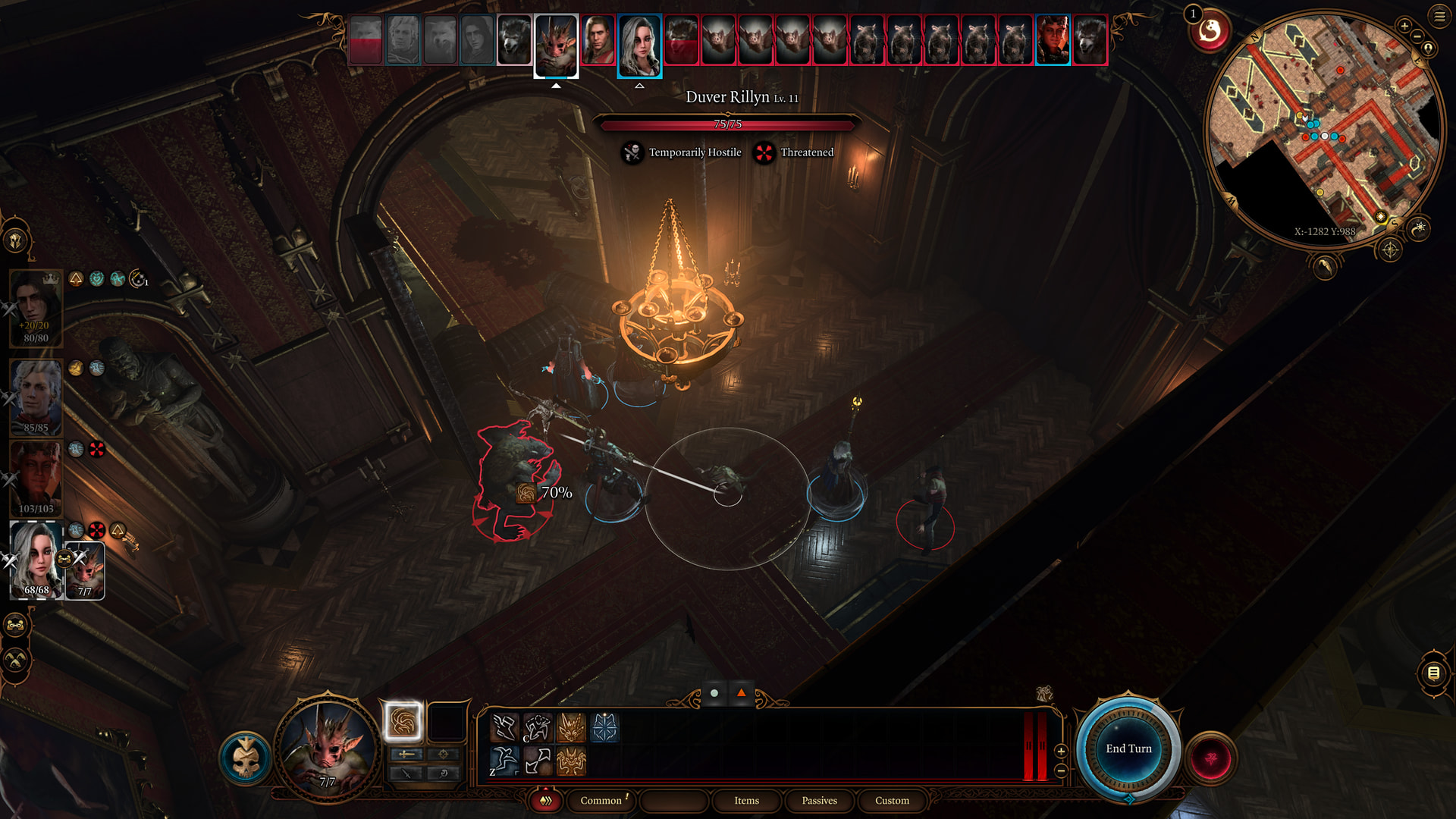Switch to the Custom hotbar tab
Screen dimensions: 1456x819
[892, 800]
